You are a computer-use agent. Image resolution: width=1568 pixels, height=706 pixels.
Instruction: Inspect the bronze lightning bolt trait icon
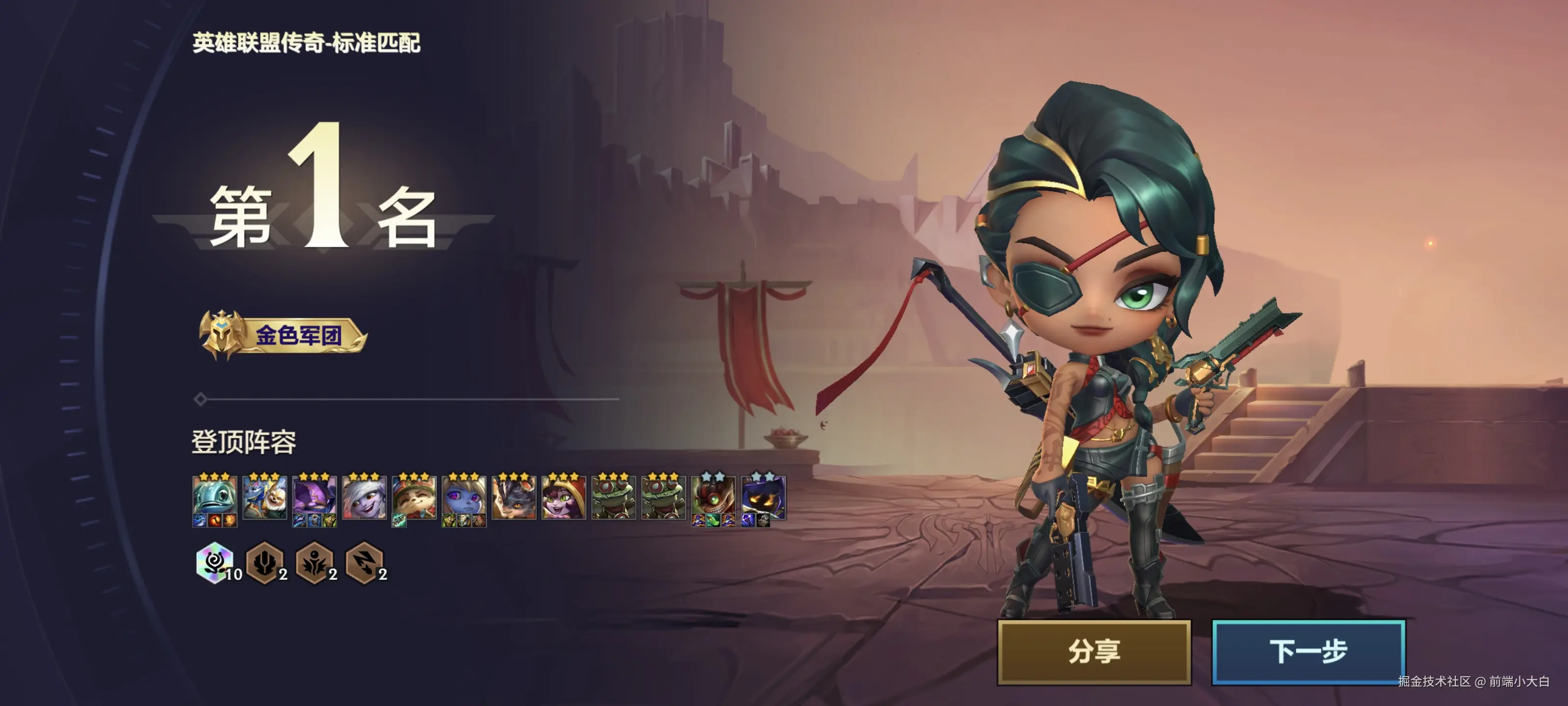(364, 563)
